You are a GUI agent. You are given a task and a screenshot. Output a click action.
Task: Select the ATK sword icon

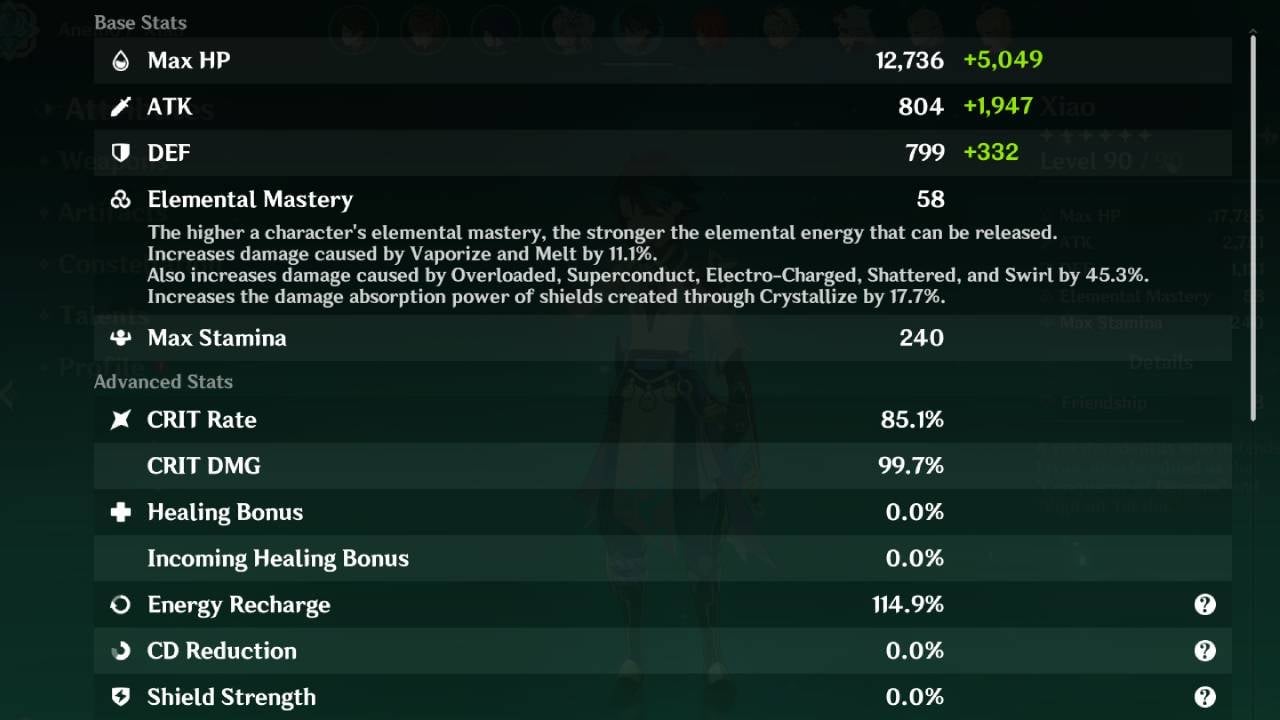pos(119,107)
